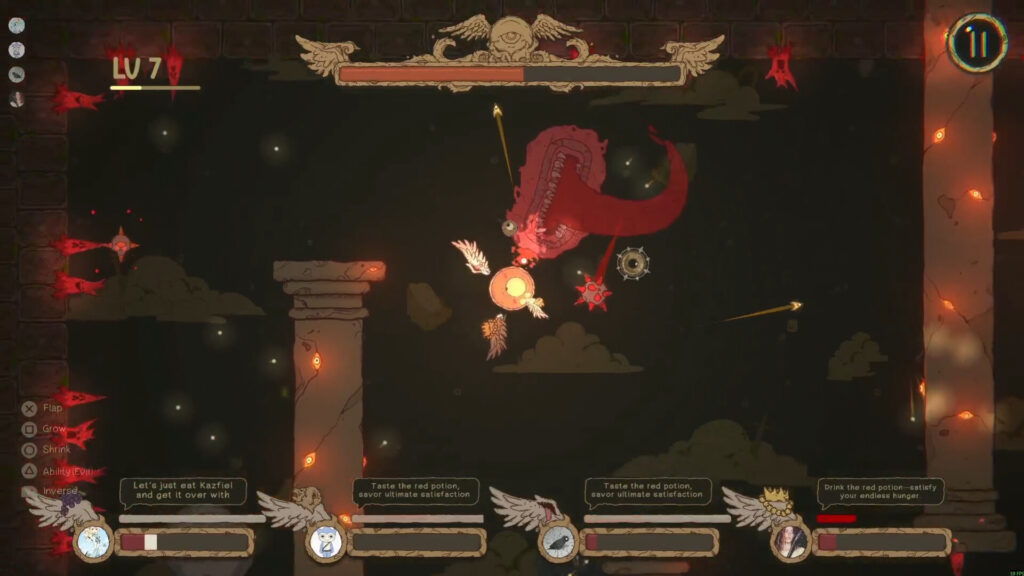The width and height of the screenshot is (1024, 576).
Task: Select the white-haired character portrait in the player panel
Action: (x=94, y=542)
